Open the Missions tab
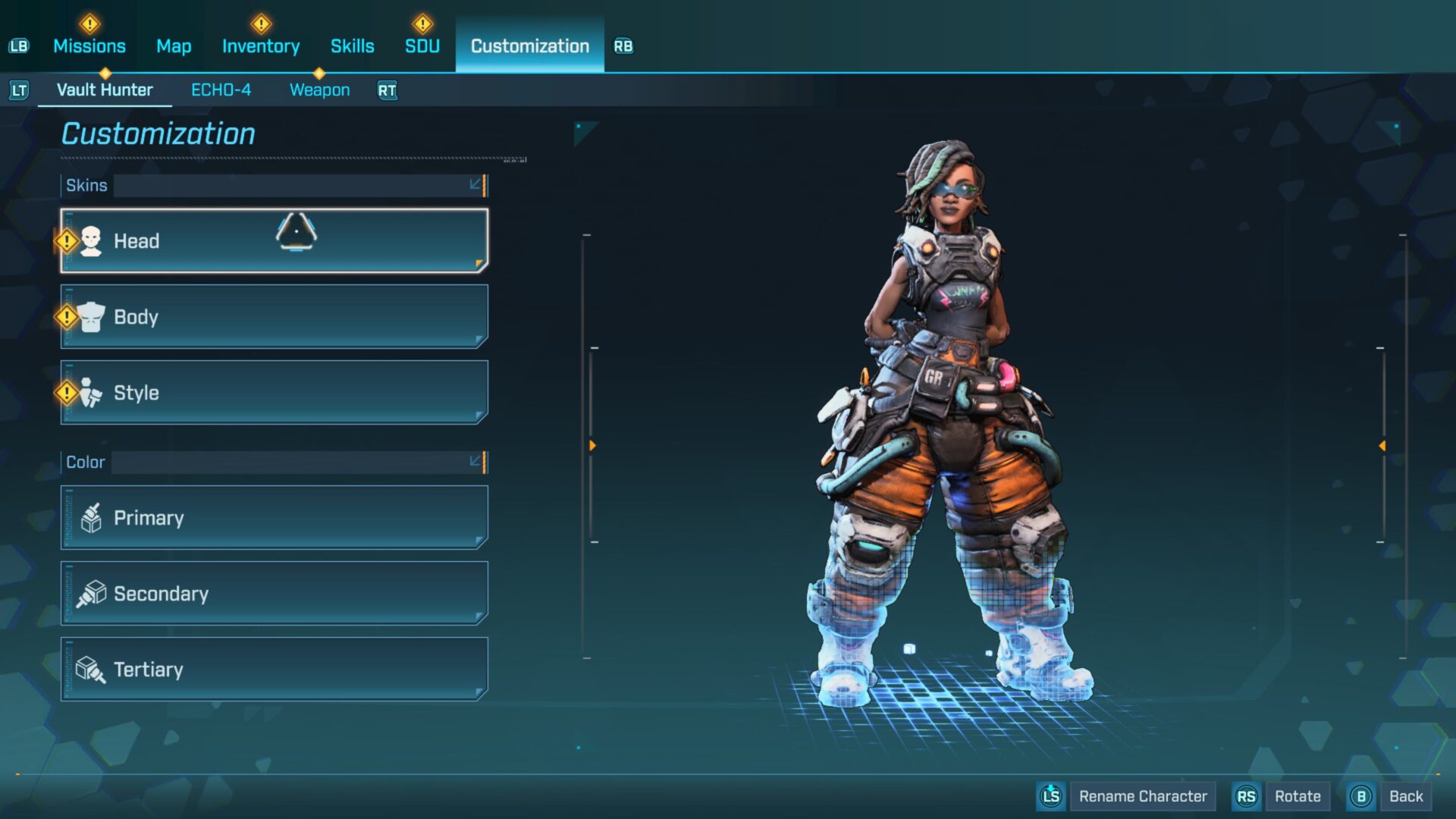The image size is (1456, 819). [89, 46]
